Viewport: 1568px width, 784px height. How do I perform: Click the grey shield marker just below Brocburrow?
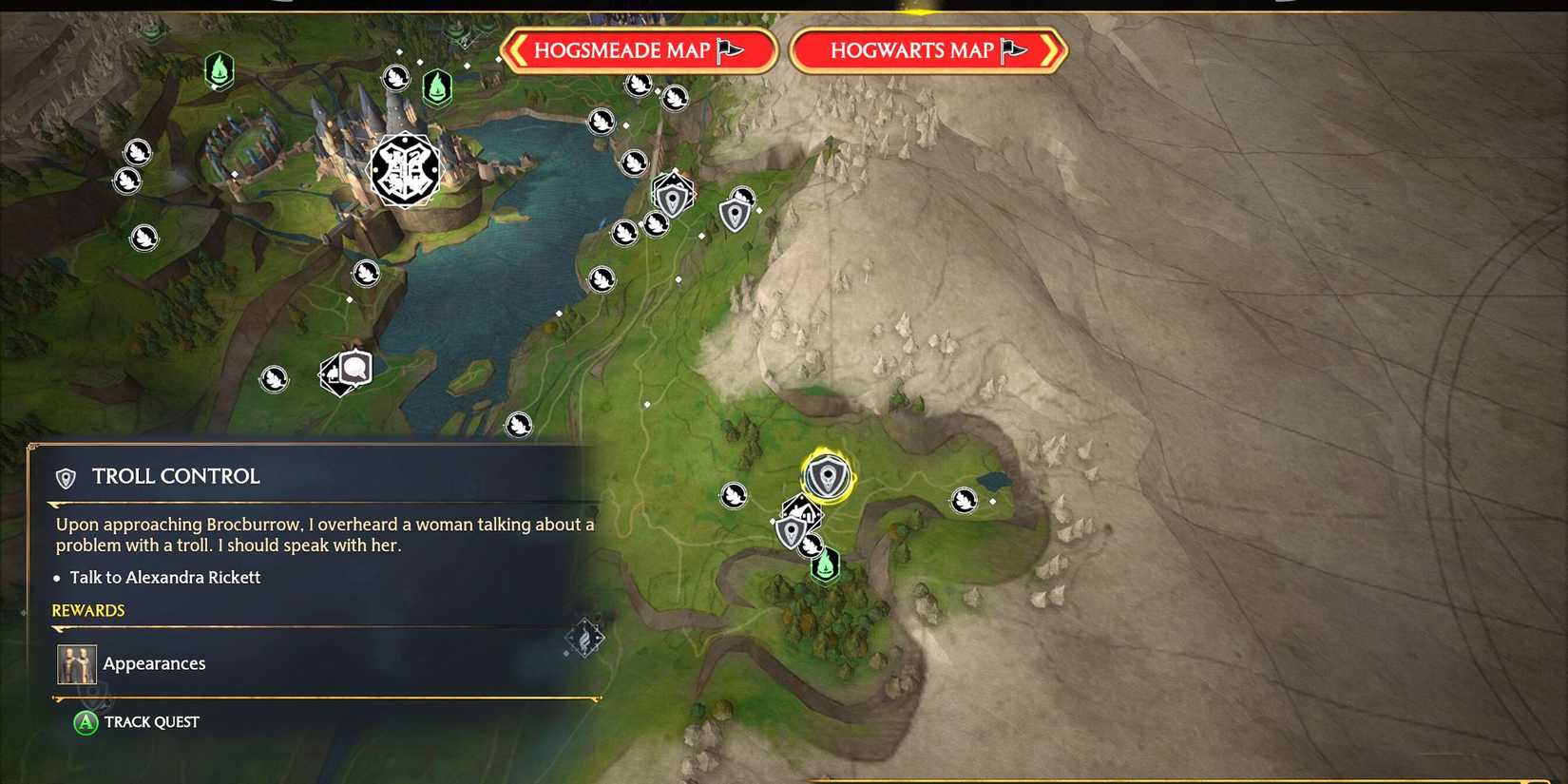pos(792,529)
